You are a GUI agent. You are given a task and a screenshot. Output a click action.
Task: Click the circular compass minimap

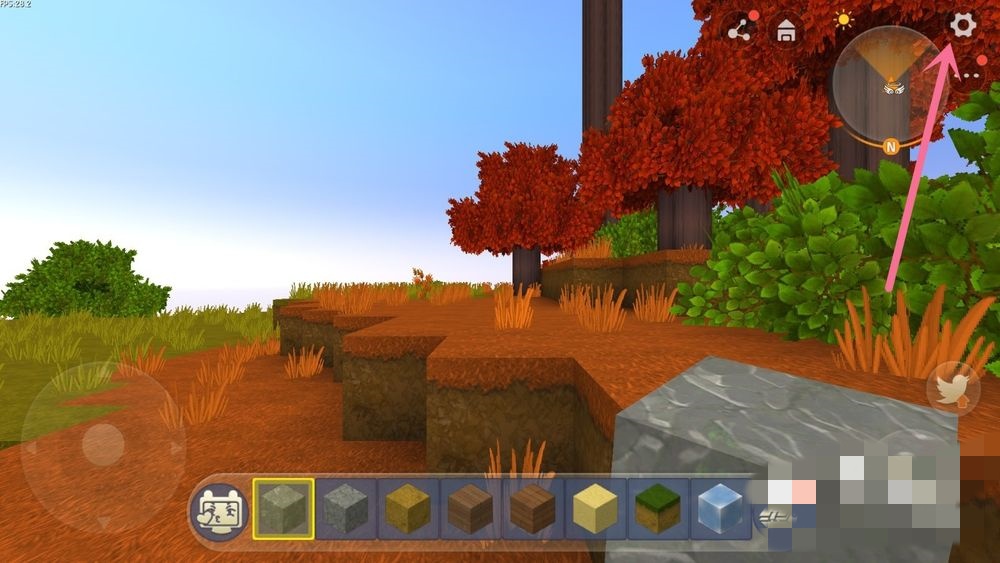pyautogui.click(x=884, y=82)
